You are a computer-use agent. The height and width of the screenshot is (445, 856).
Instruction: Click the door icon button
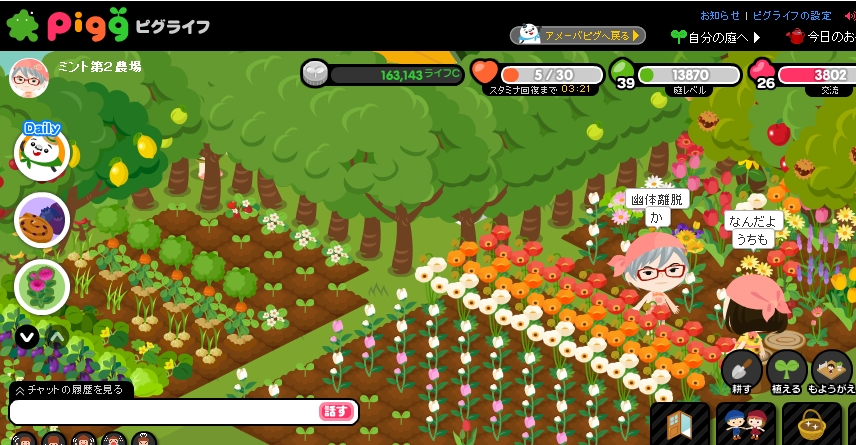(x=679, y=424)
